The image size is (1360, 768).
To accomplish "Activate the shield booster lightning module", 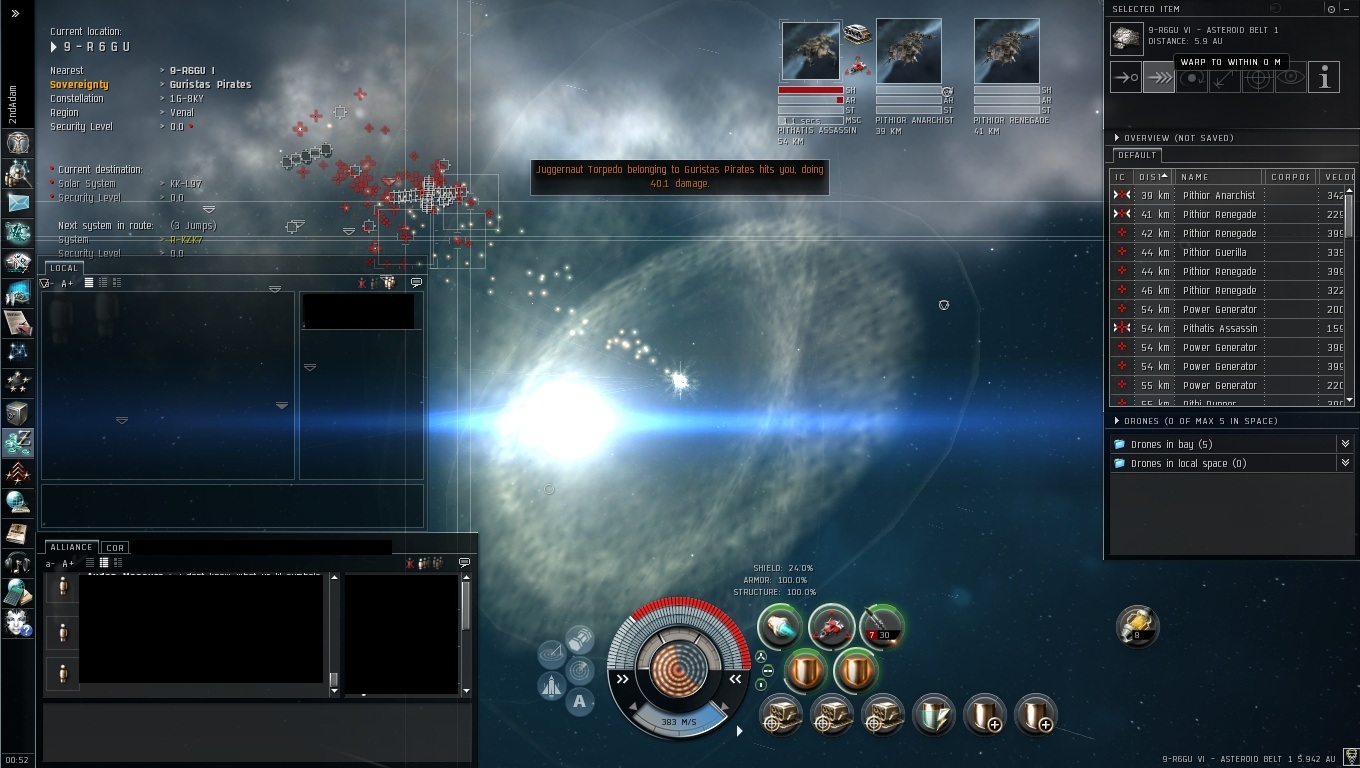I will tap(933, 716).
